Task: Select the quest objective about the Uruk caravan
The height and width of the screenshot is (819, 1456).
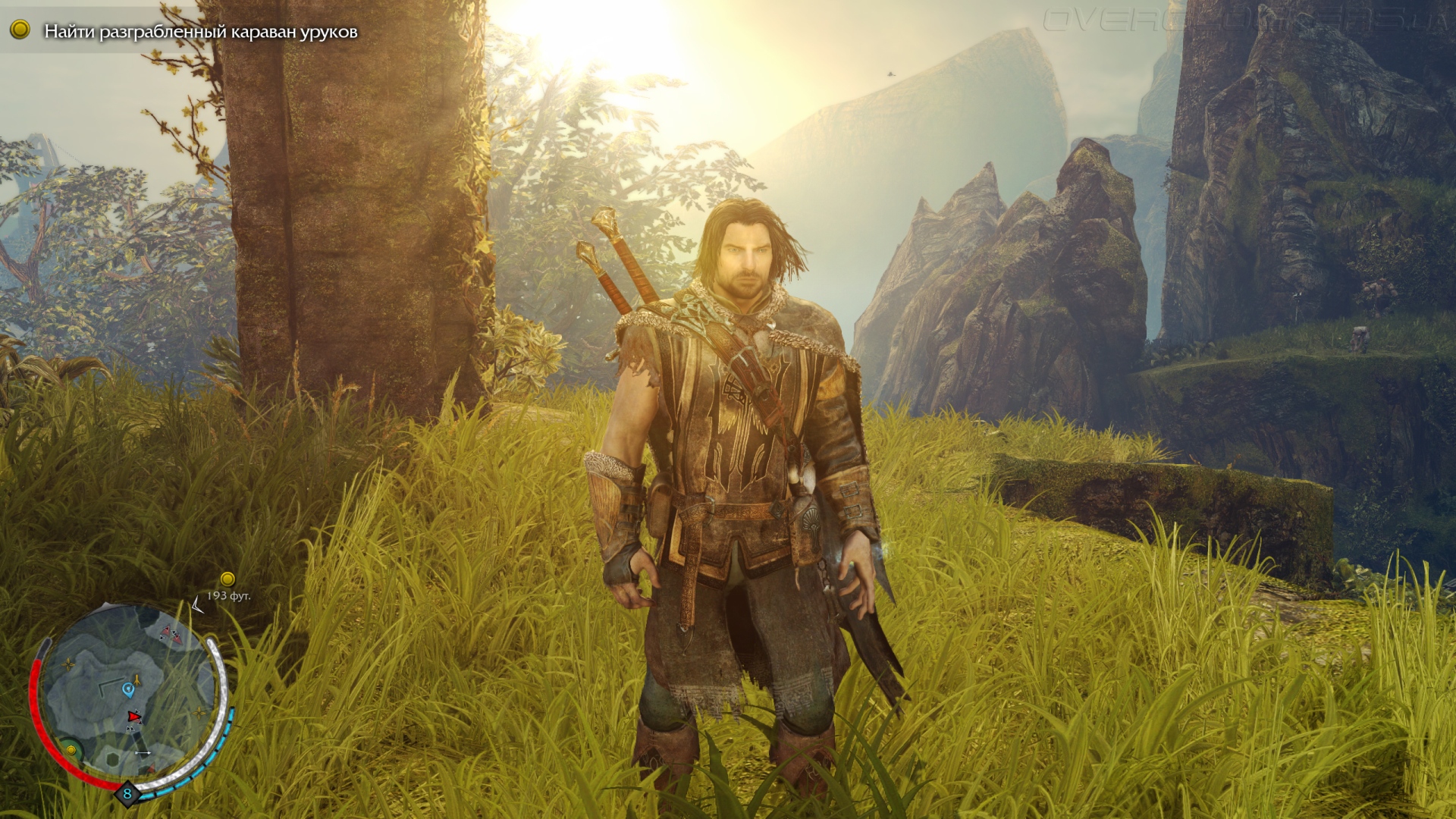Action: click(x=200, y=32)
